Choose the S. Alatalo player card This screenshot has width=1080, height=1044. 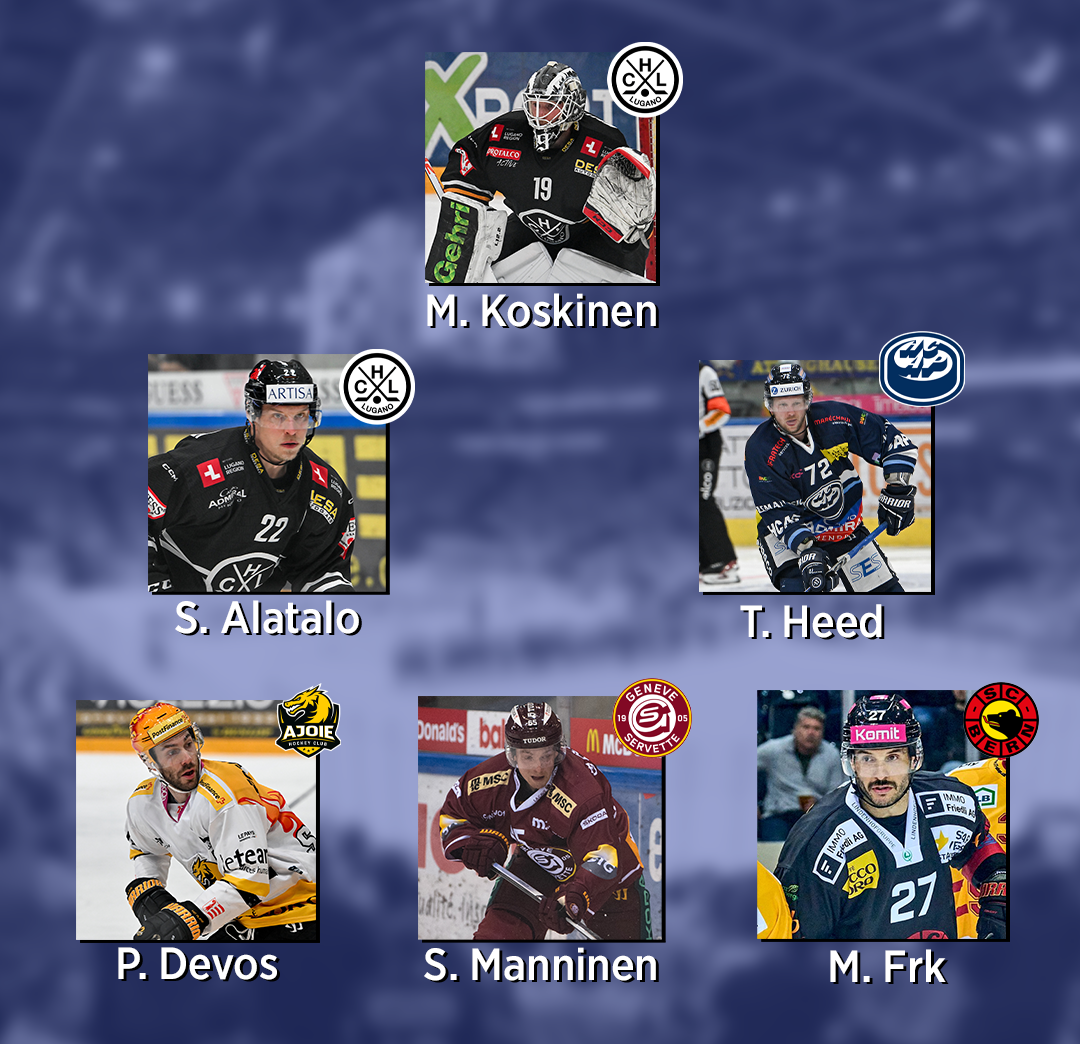tap(267, 475)
